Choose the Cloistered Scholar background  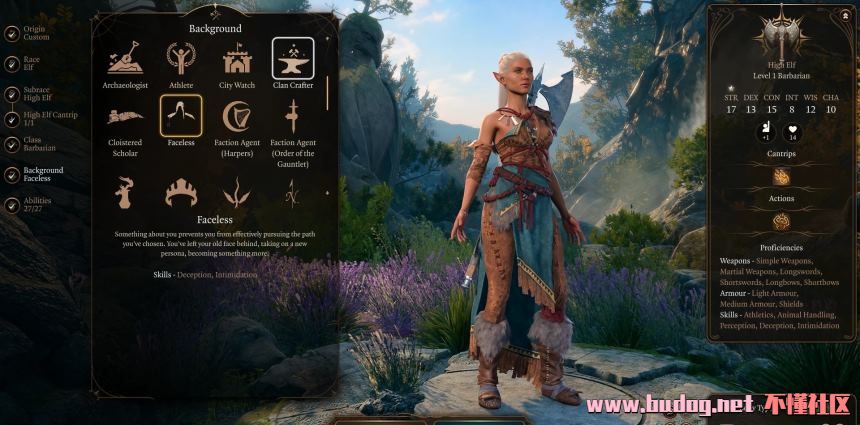(125, 117)
